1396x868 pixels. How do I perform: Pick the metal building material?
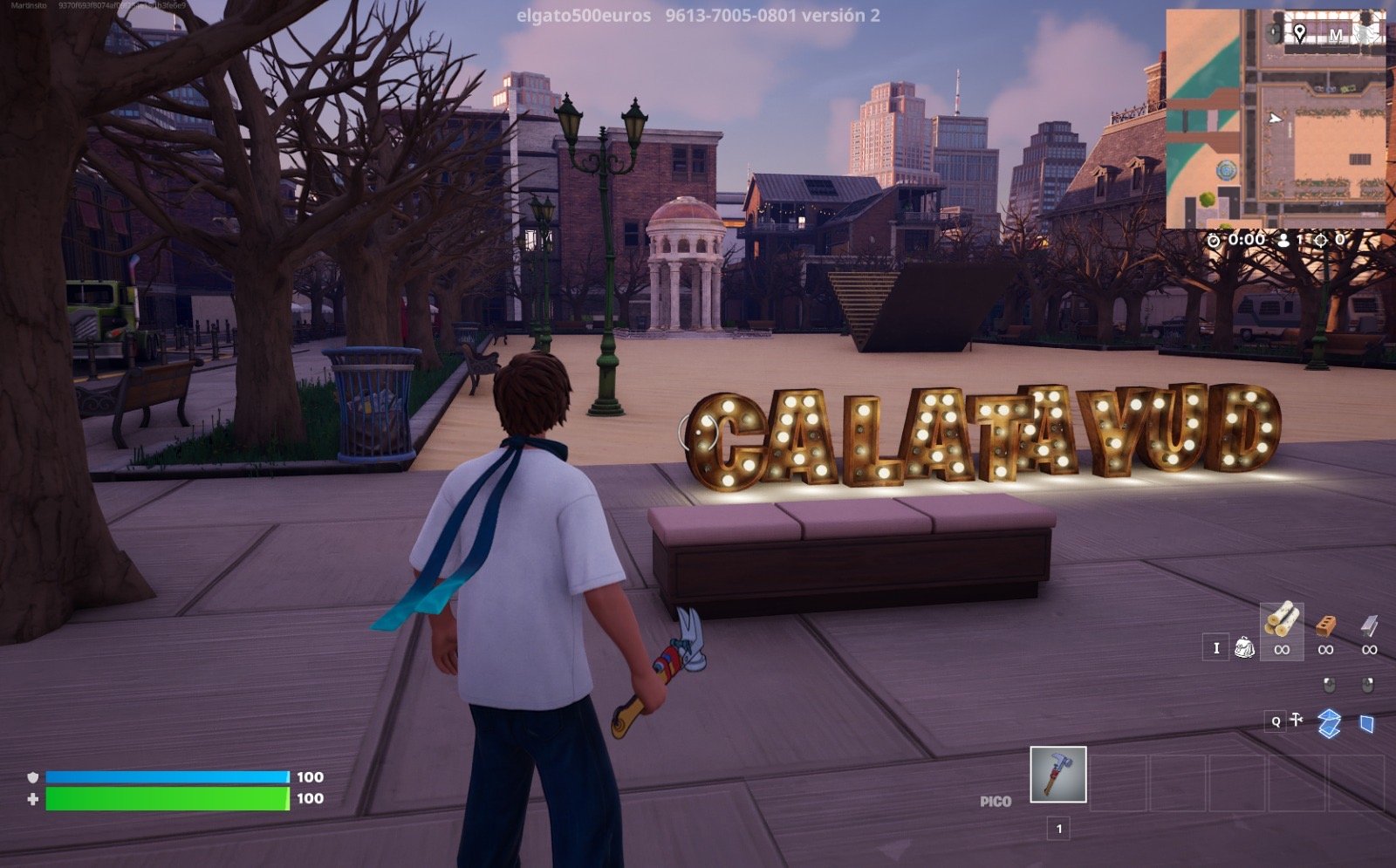1369,625
